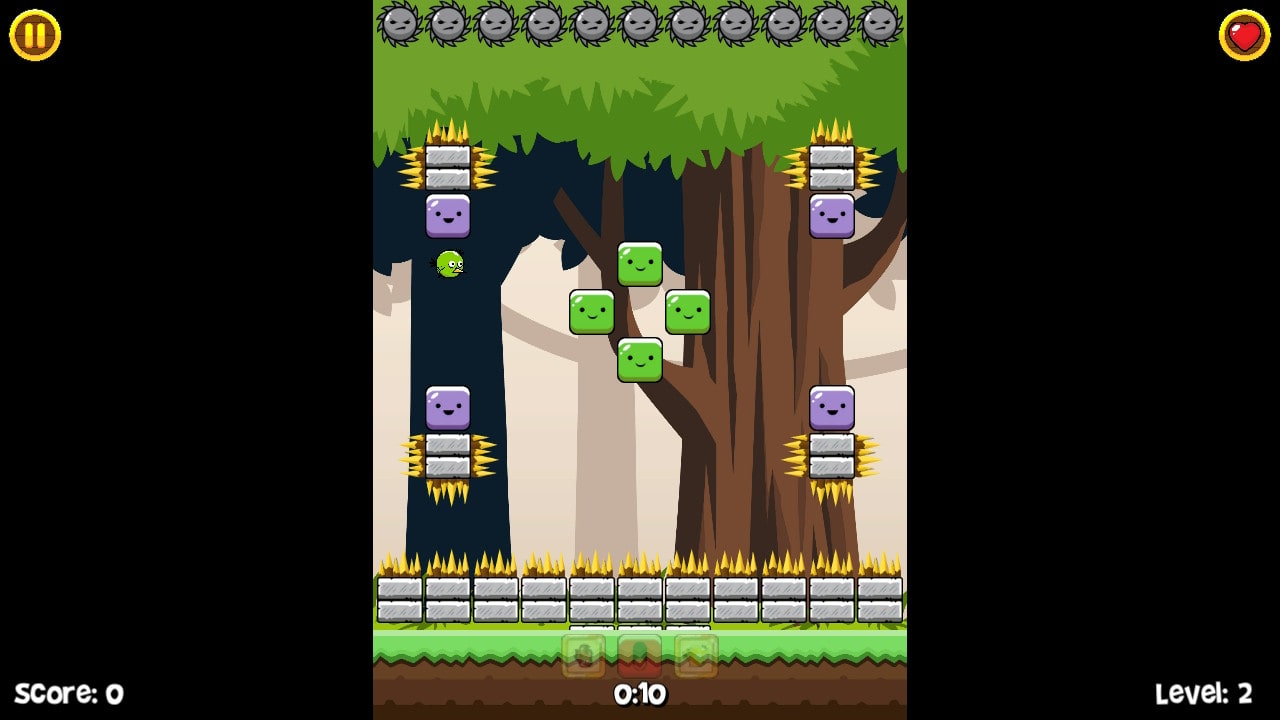1280x720 pixels.
Task: Click the purple block above the right spikes
Action: click(832, 408)
